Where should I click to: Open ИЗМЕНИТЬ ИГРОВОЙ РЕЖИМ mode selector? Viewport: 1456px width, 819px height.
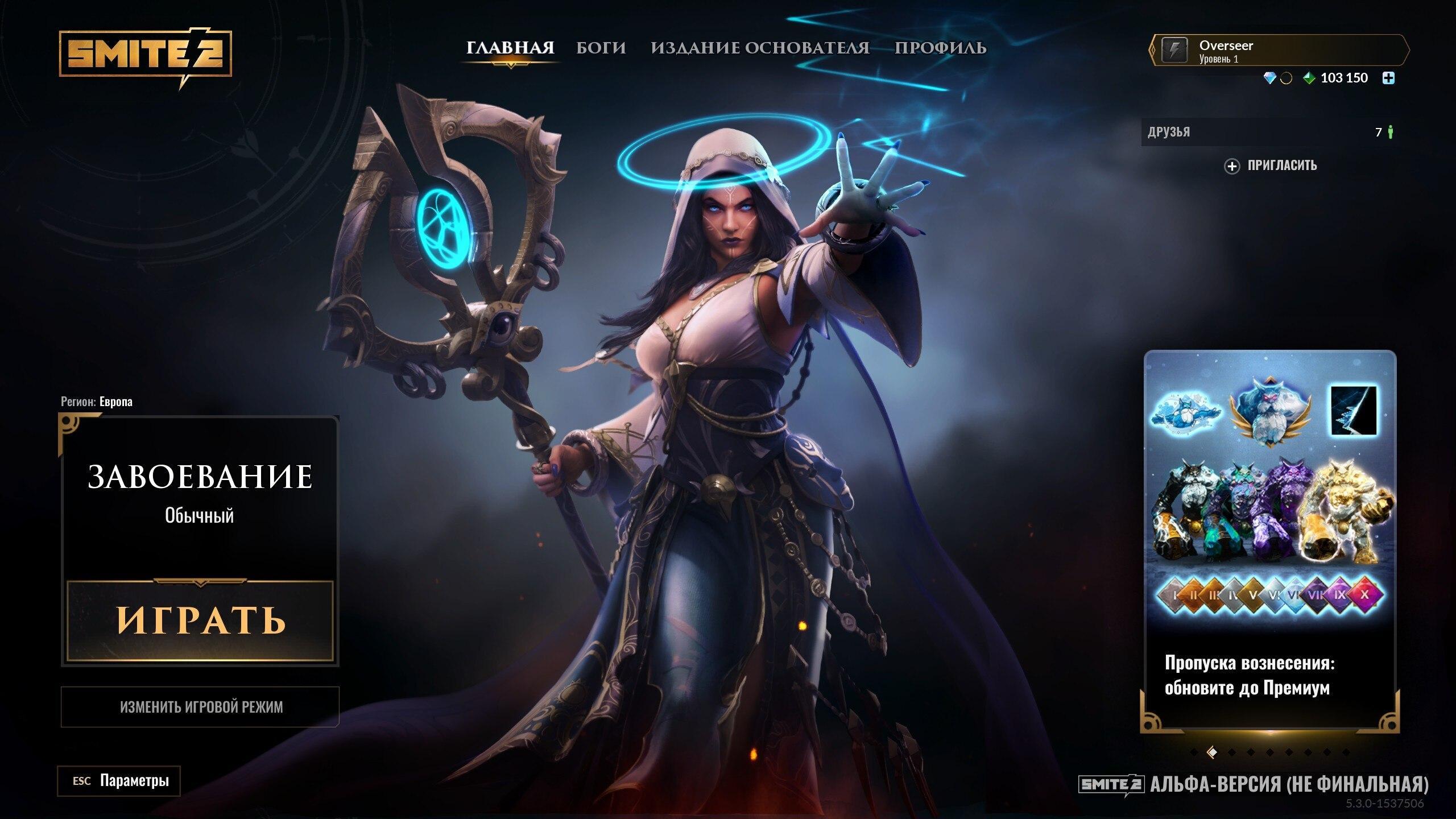pyautogui.click(x=200, y=707)
